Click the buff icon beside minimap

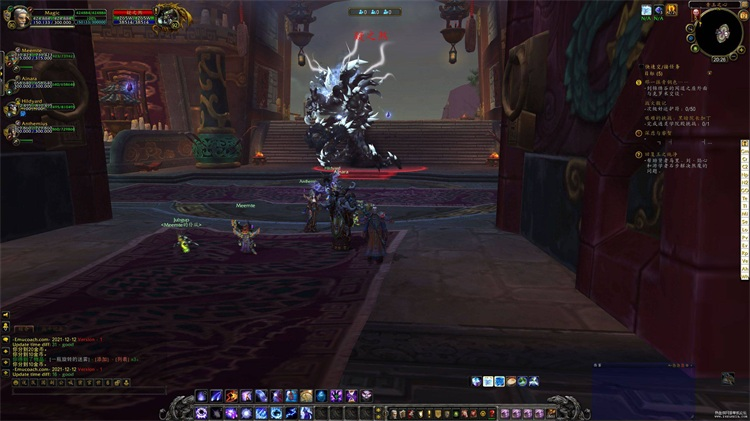click(x=648, y=10)
